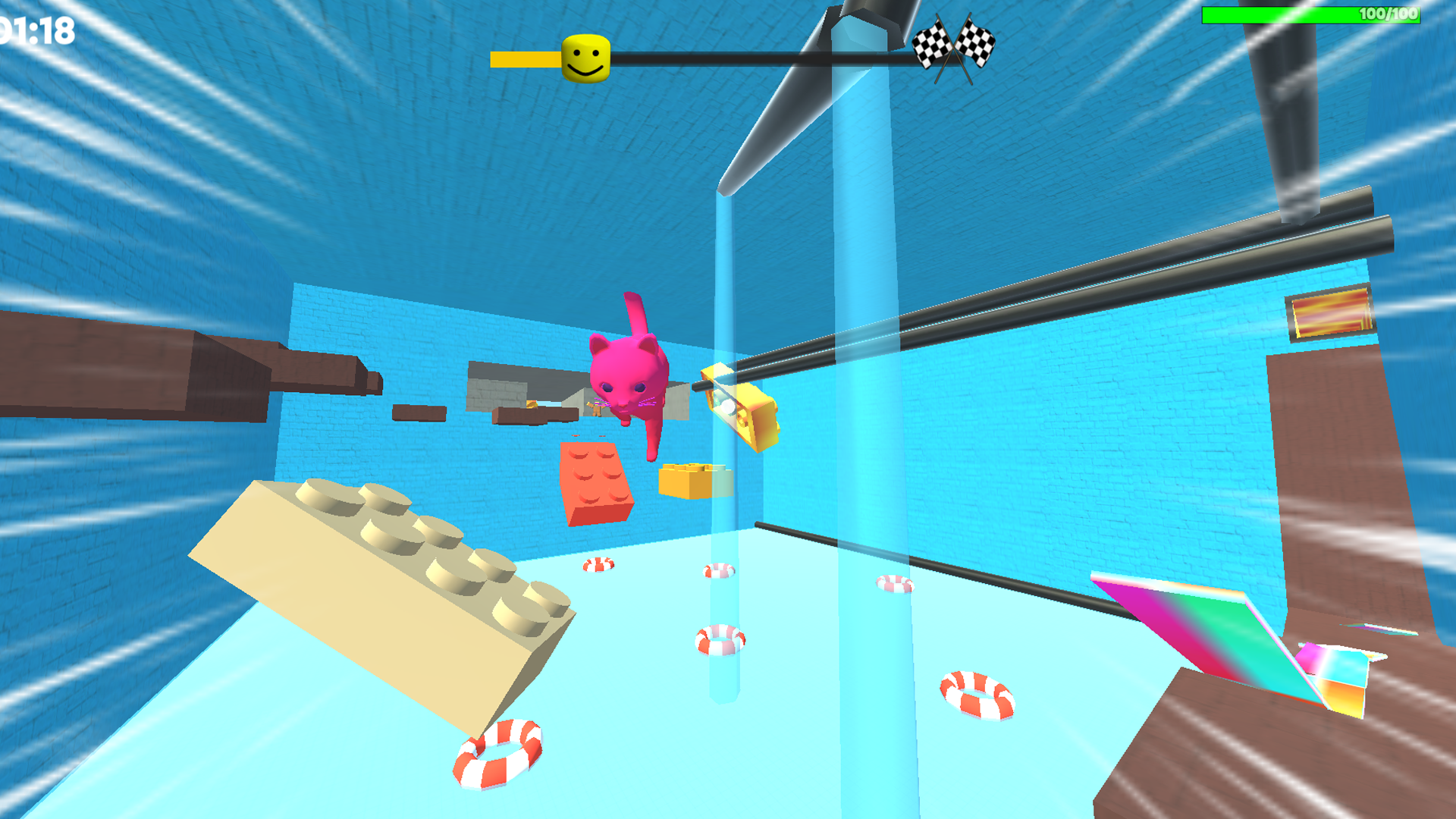Click the yellow Lego brick near the cat
The height and width of the screenshot is (819, 1456).
[686, 482]
